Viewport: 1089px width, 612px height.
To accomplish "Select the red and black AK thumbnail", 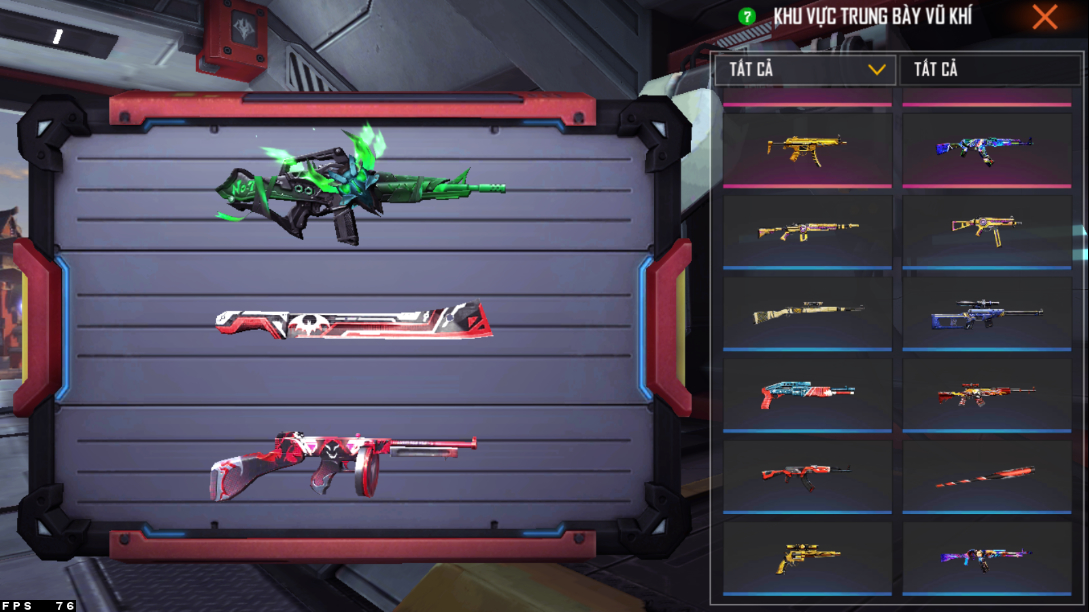I will (x=806, y=474).
